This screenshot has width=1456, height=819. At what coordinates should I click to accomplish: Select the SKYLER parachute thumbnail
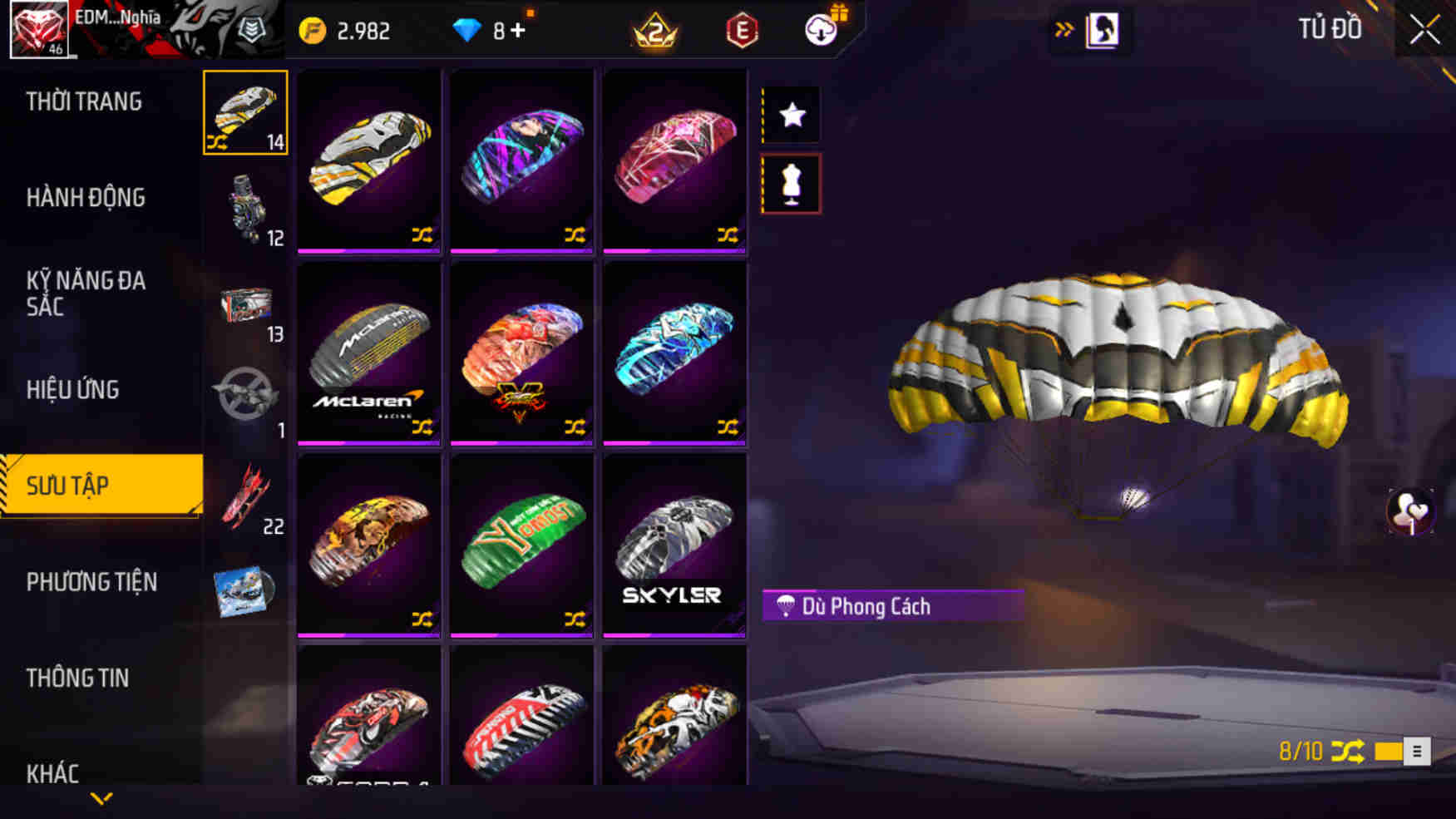(x=675, y=545)
